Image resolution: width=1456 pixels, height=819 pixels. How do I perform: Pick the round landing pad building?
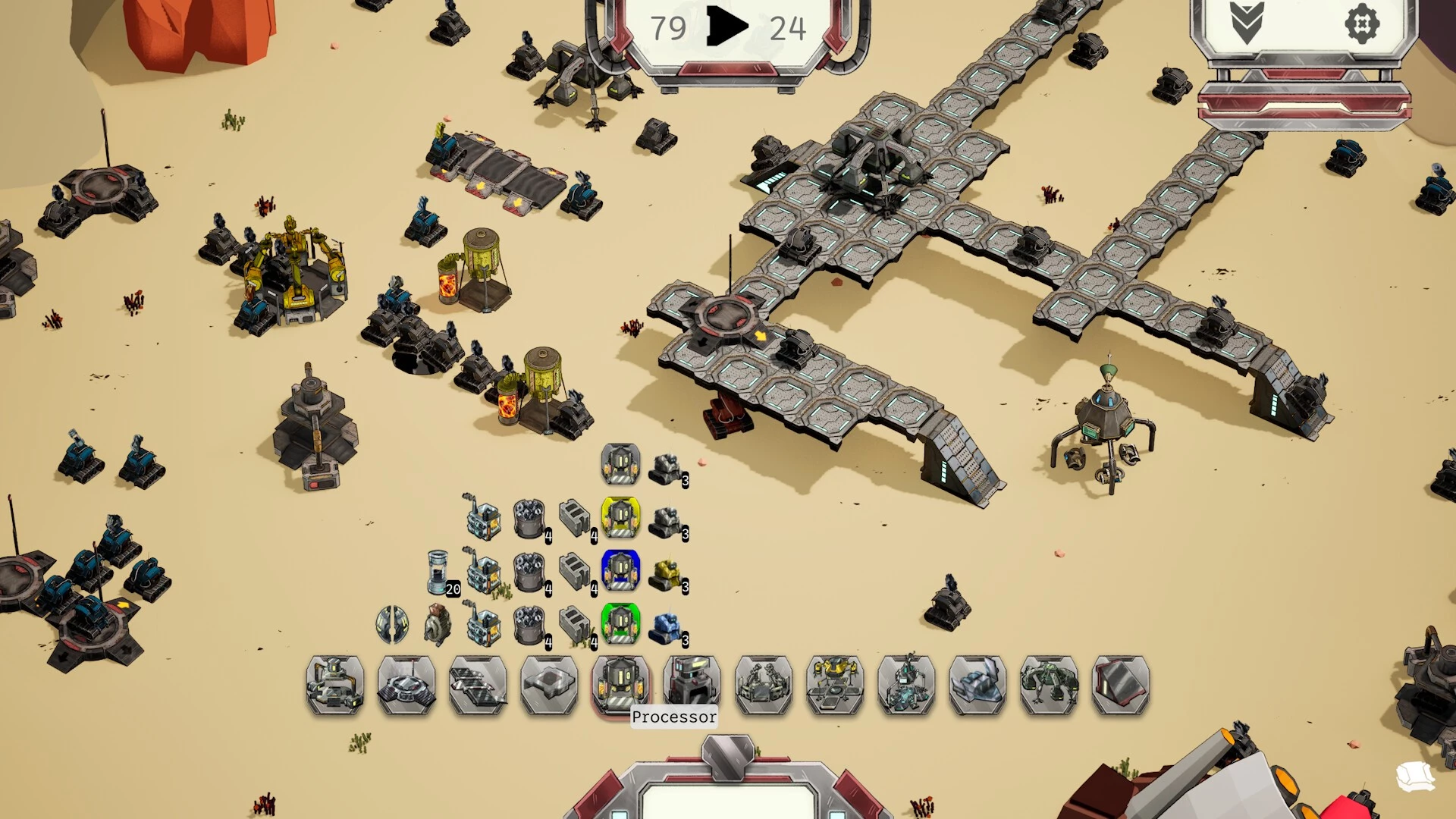pyautogui.click(x=406, y=685)
